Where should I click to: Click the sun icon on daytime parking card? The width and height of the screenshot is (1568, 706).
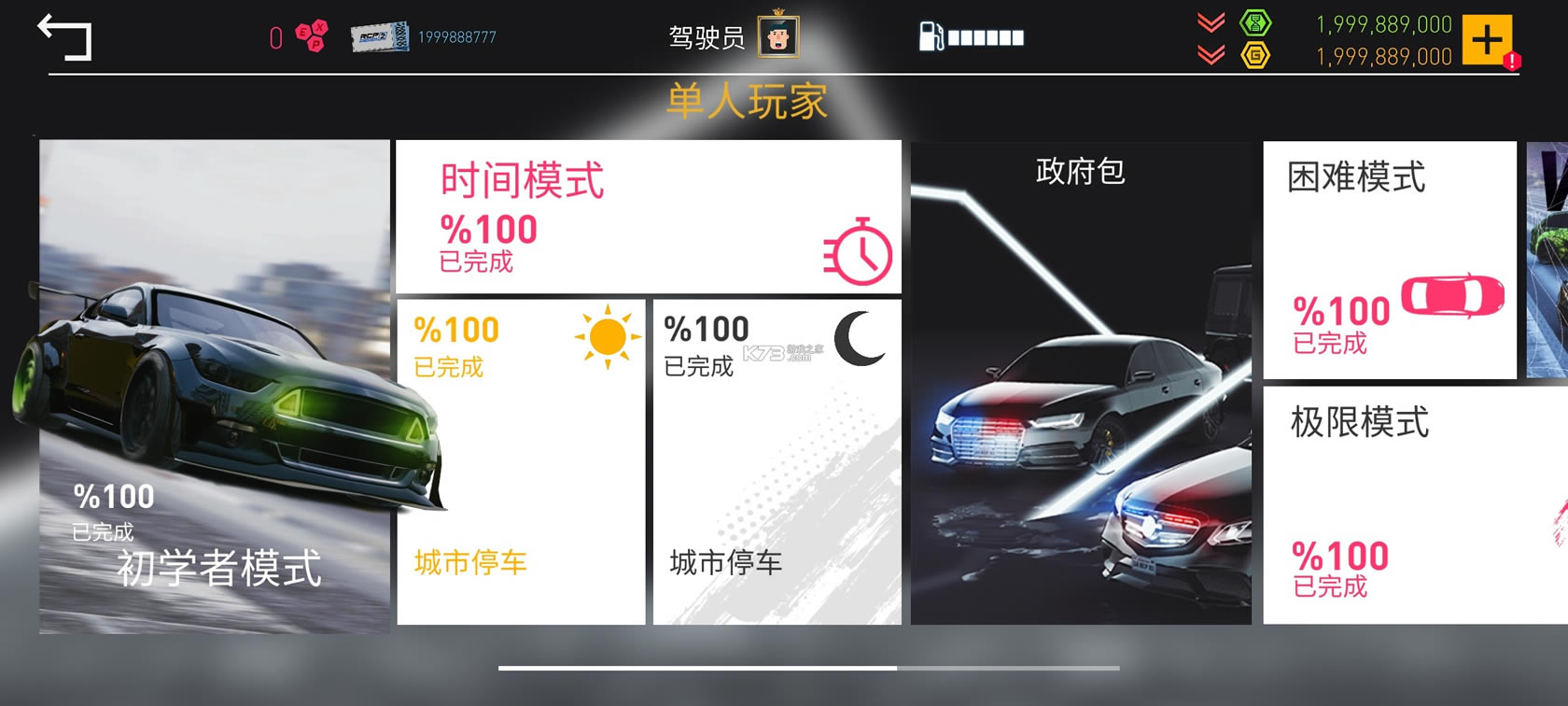click(x=607, y=336)
